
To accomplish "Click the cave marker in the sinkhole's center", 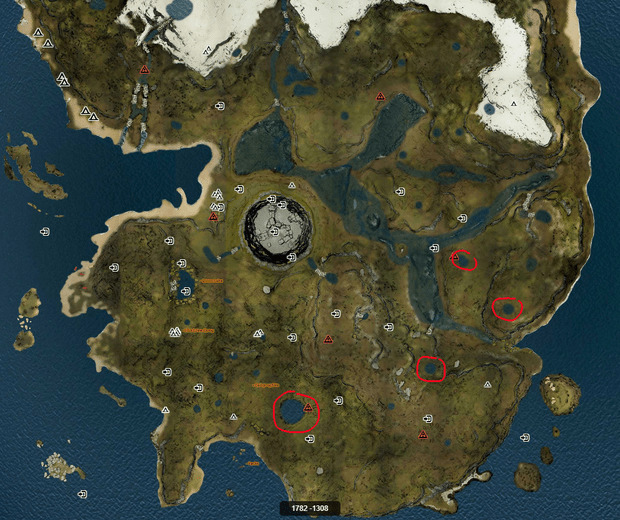I will (x=274, y=231).
